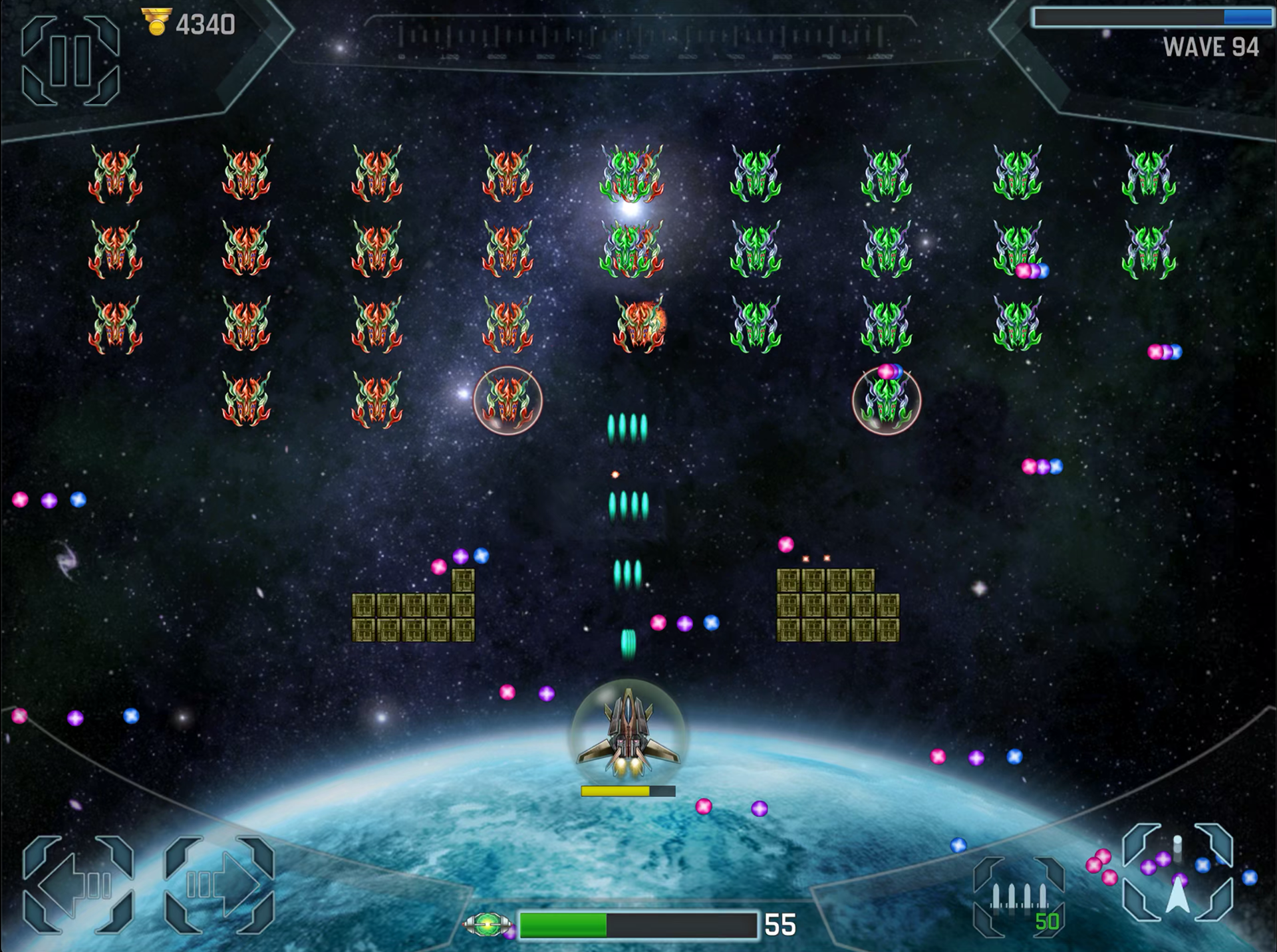Tap the move-left arrow control
This screenshot has width=1277, height=952.
click(78, 884)
